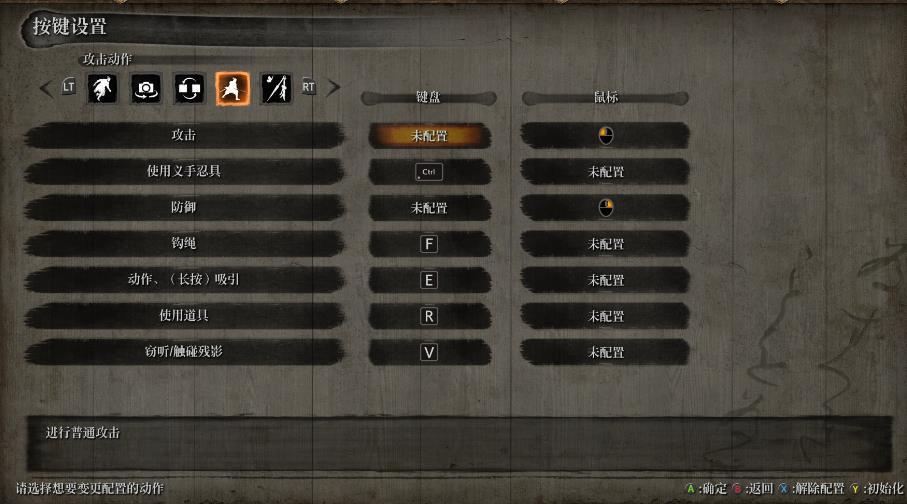The width and height of the screenshot is (907, 504).
Task: Change the right-click mouse binding for 防御
Action: coord(605,208)
